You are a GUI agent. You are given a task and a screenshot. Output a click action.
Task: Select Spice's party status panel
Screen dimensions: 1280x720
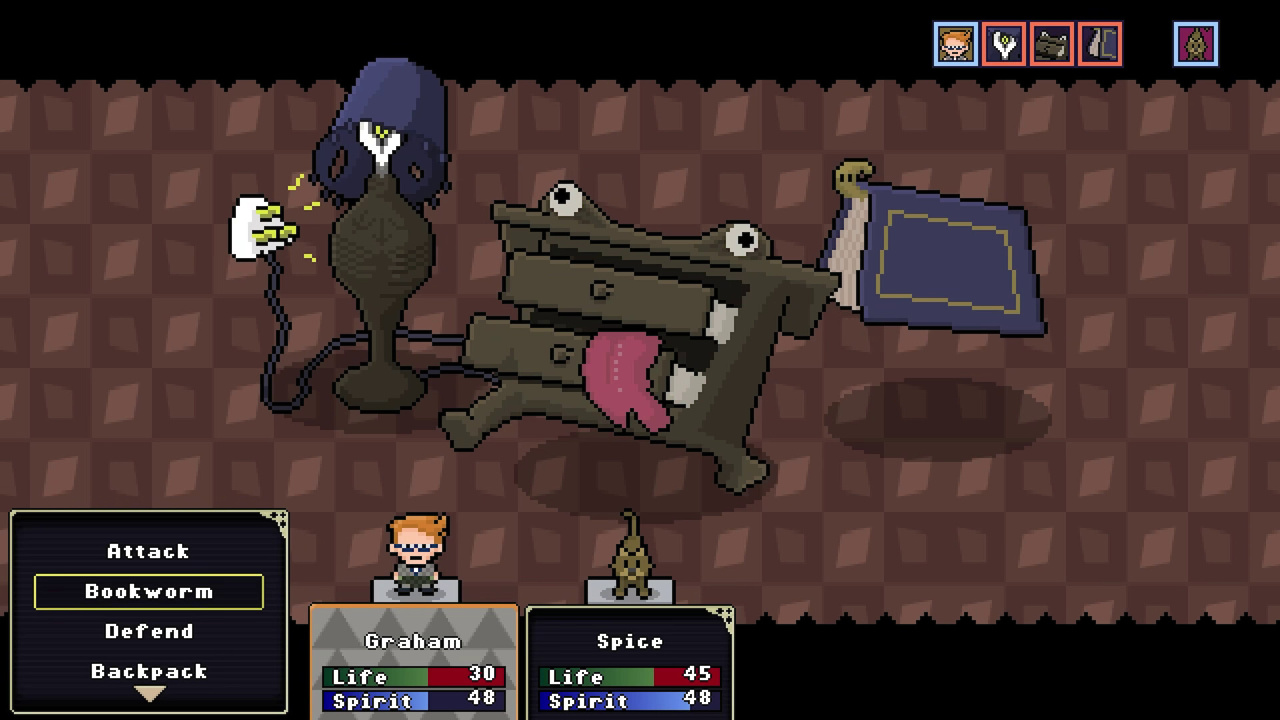[x=630, y=662]
